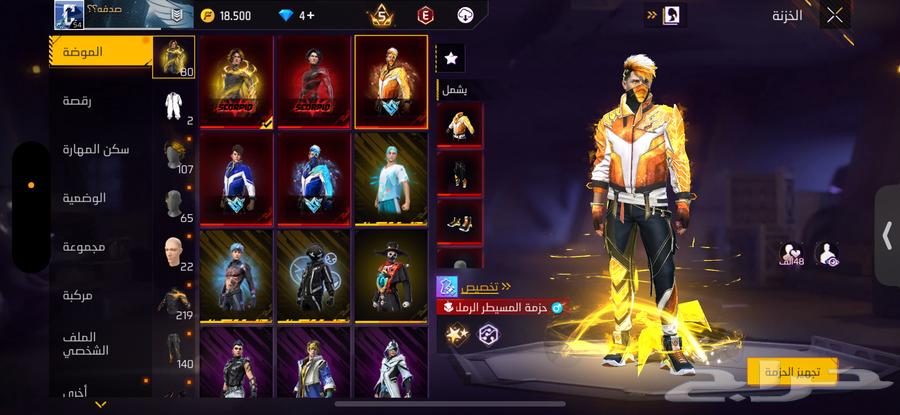The height and width of the screenshot is (415, 900).
Task: Choose the red Scorpio bundle tile
Action: [x=313, y=82]
